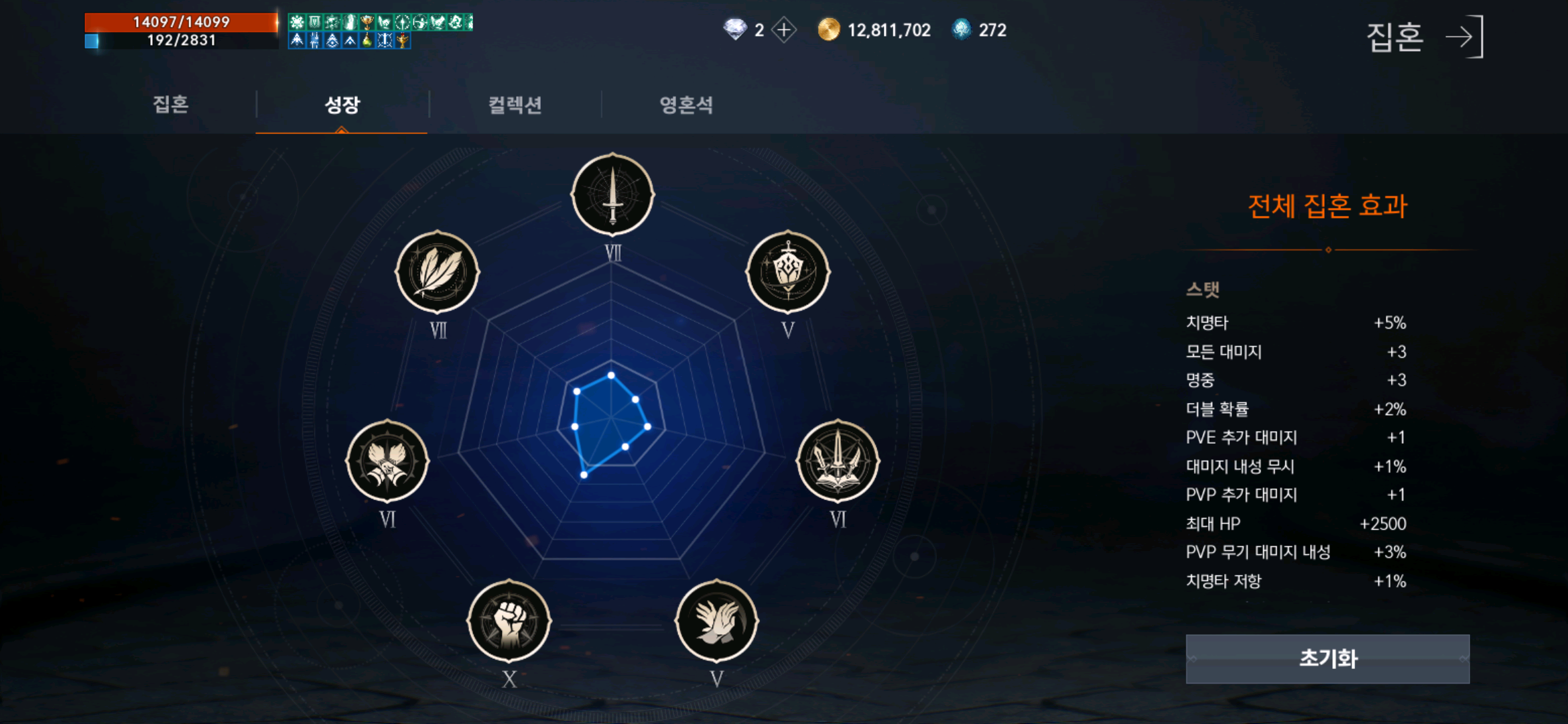Switch to the 영혼석 tab
The height and width of the screenshot is (724, 1568).
(x=685, y=105)
